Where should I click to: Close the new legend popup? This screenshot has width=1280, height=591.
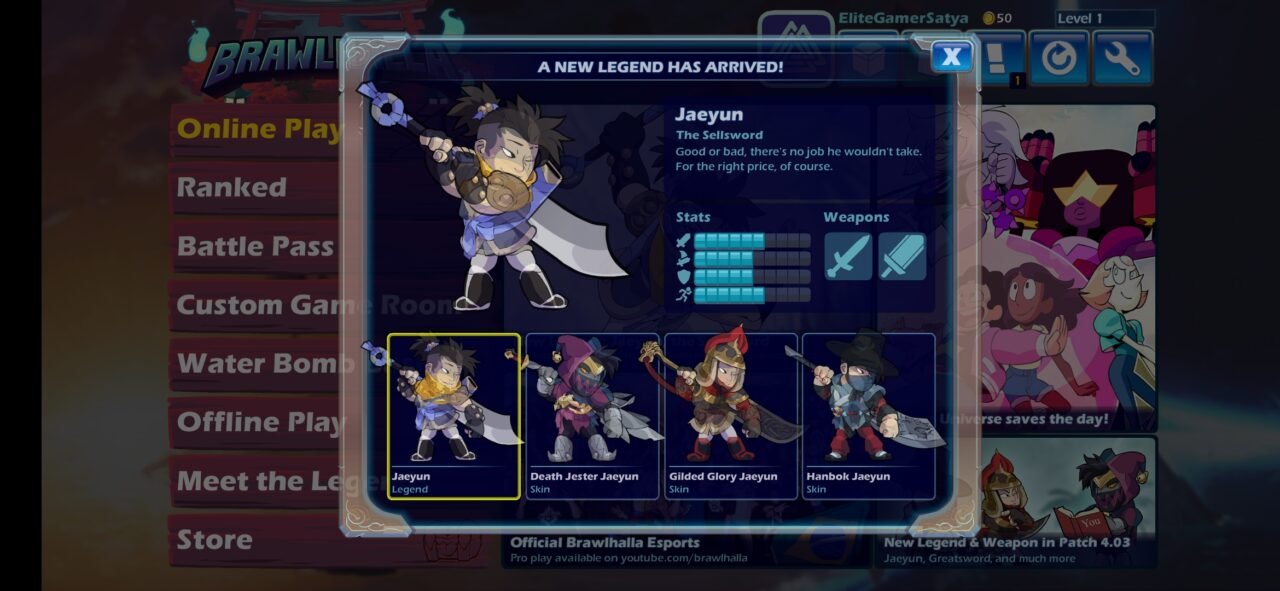[951, 57]
